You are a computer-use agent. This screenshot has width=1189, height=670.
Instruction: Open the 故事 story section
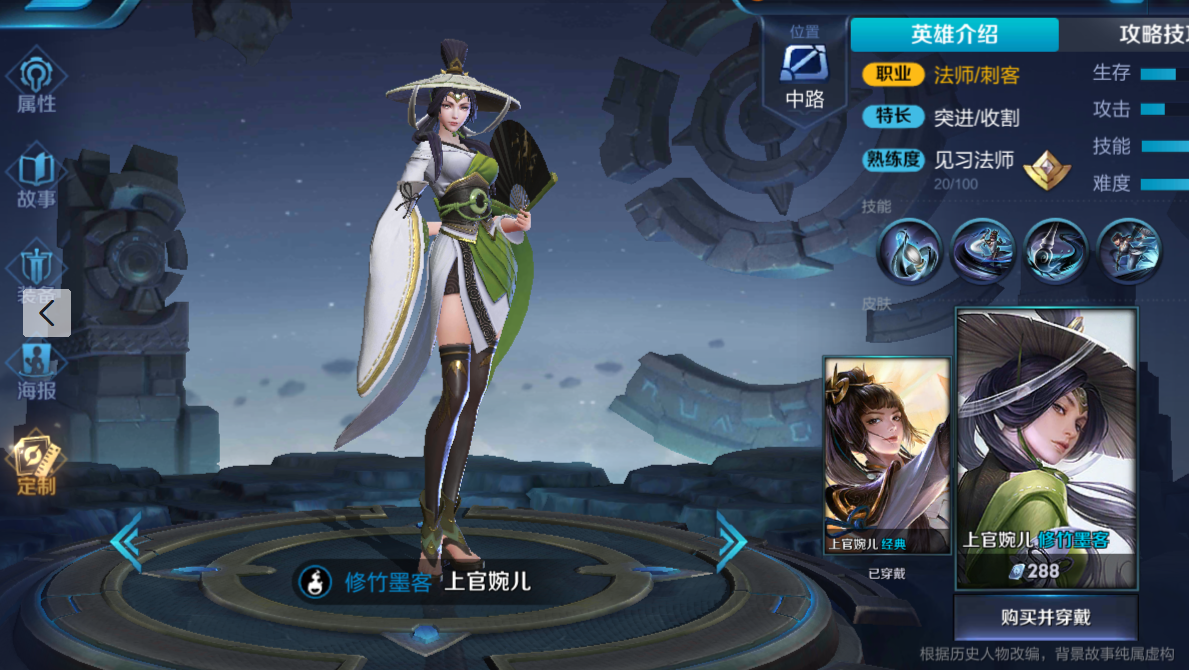click(36, 179)
